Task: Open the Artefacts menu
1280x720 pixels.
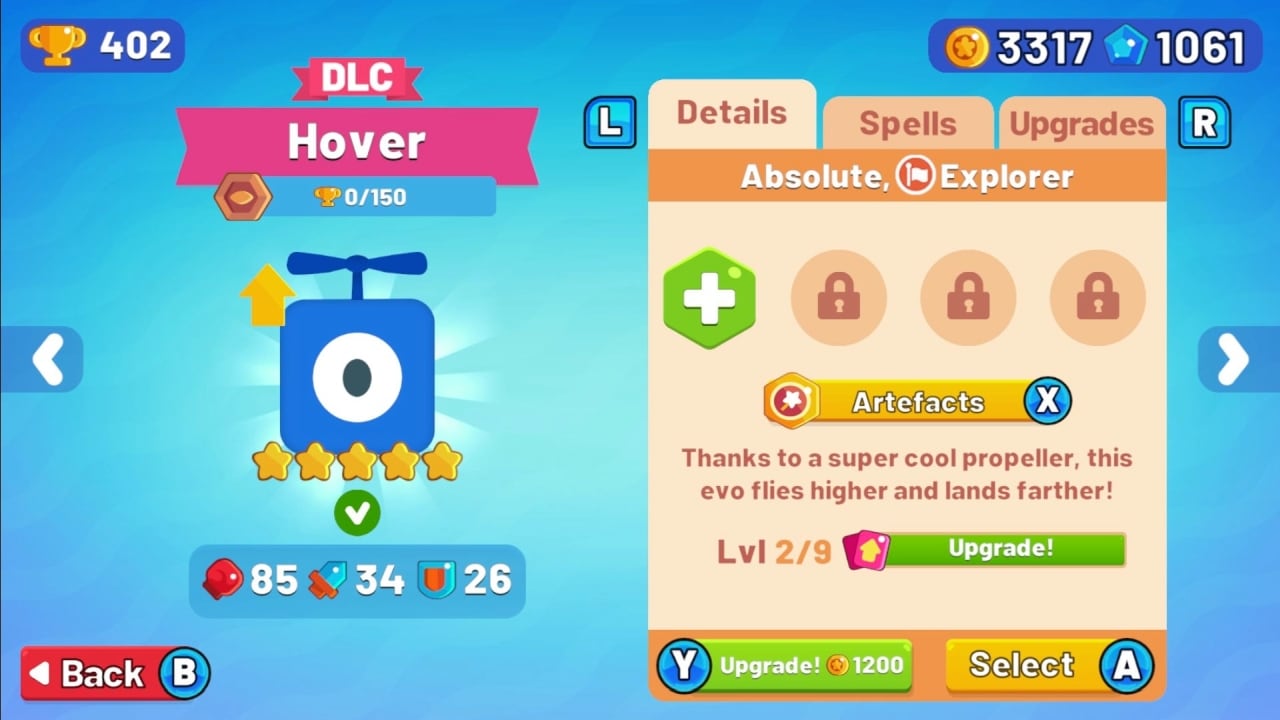Action: pos(915,401)
